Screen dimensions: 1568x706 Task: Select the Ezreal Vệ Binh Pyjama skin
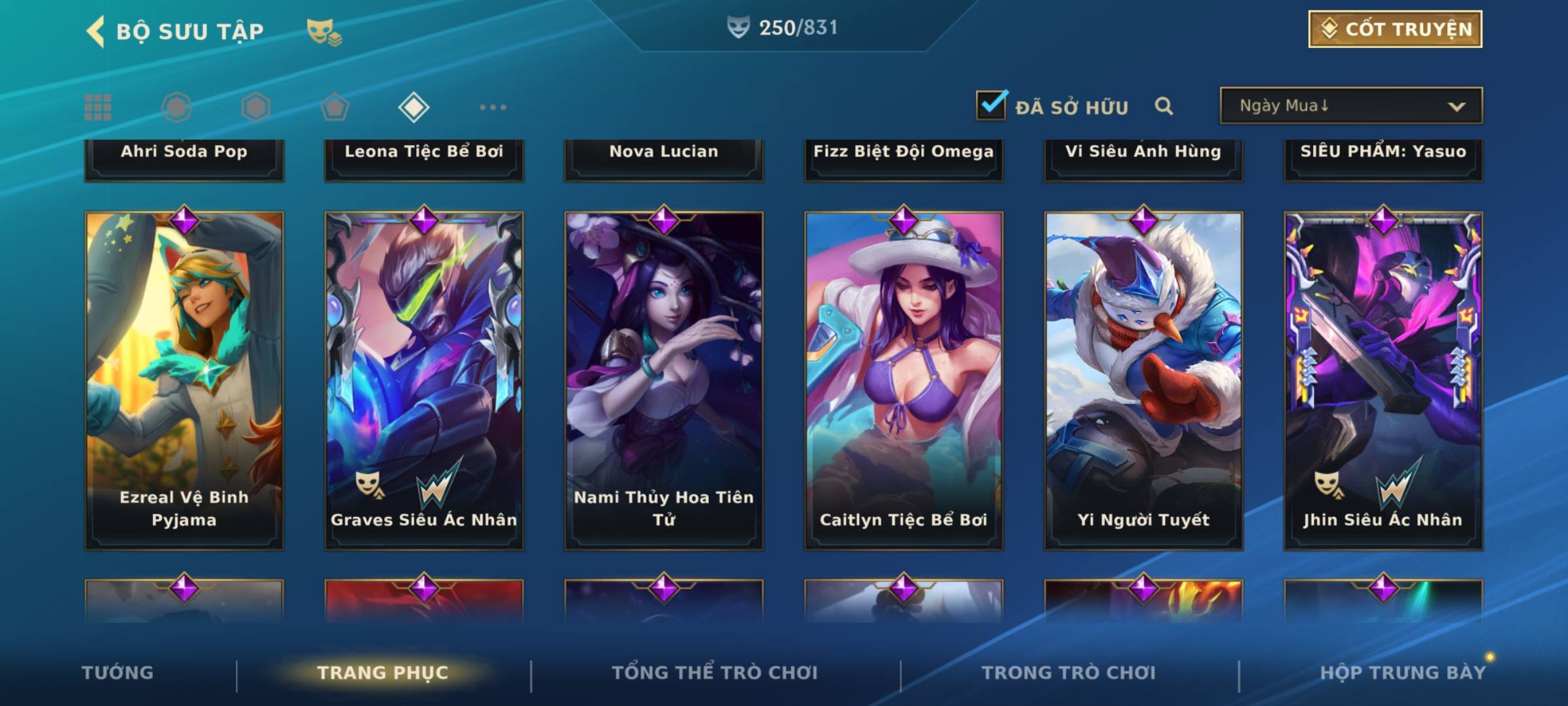184,380
